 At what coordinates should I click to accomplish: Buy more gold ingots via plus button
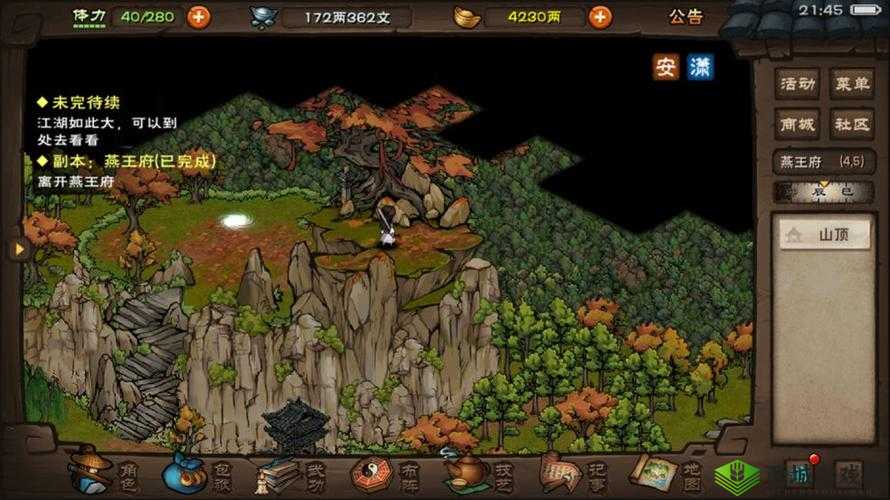600,17
